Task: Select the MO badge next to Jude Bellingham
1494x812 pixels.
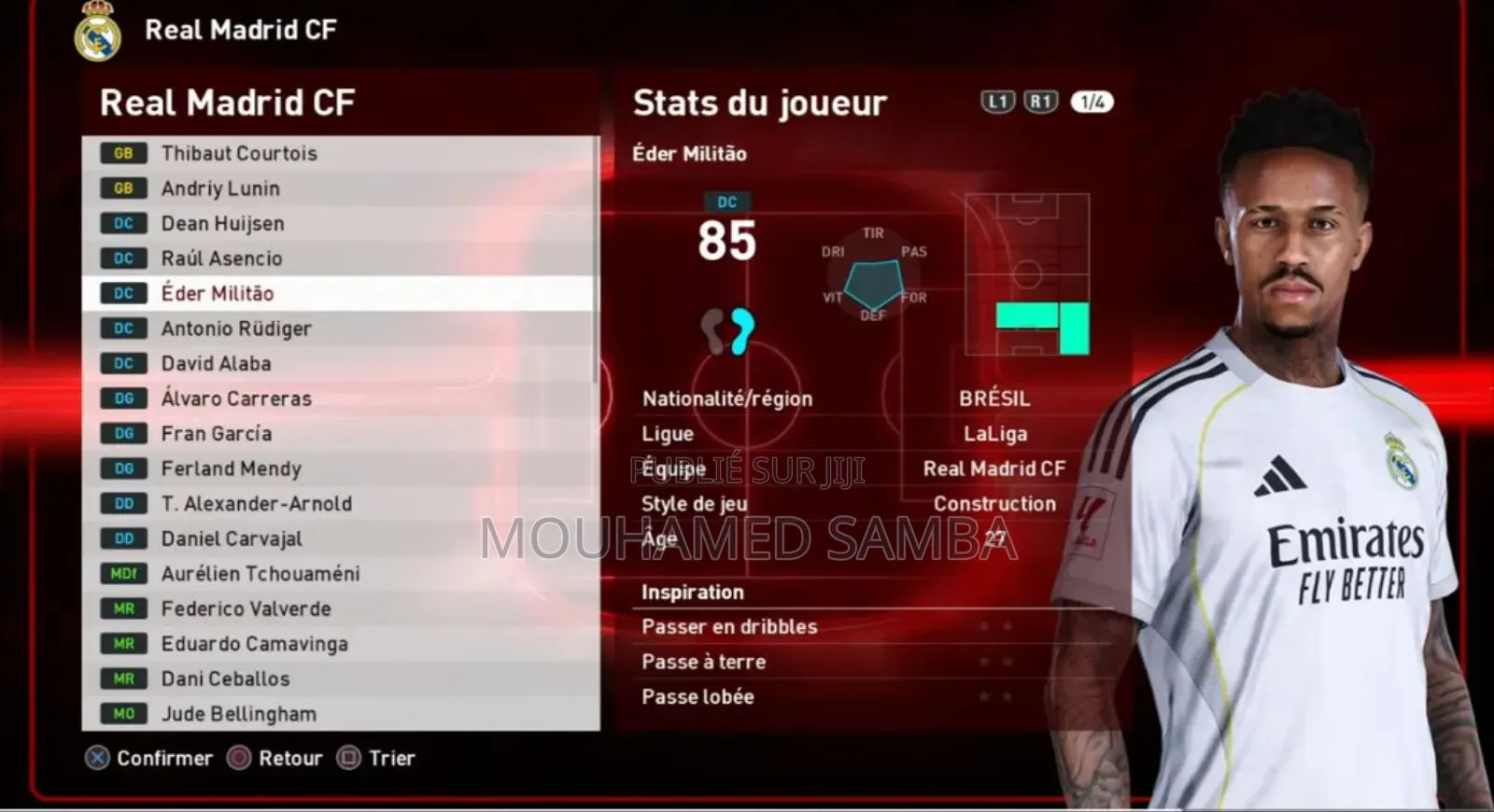Action: [x=122, y=713]
